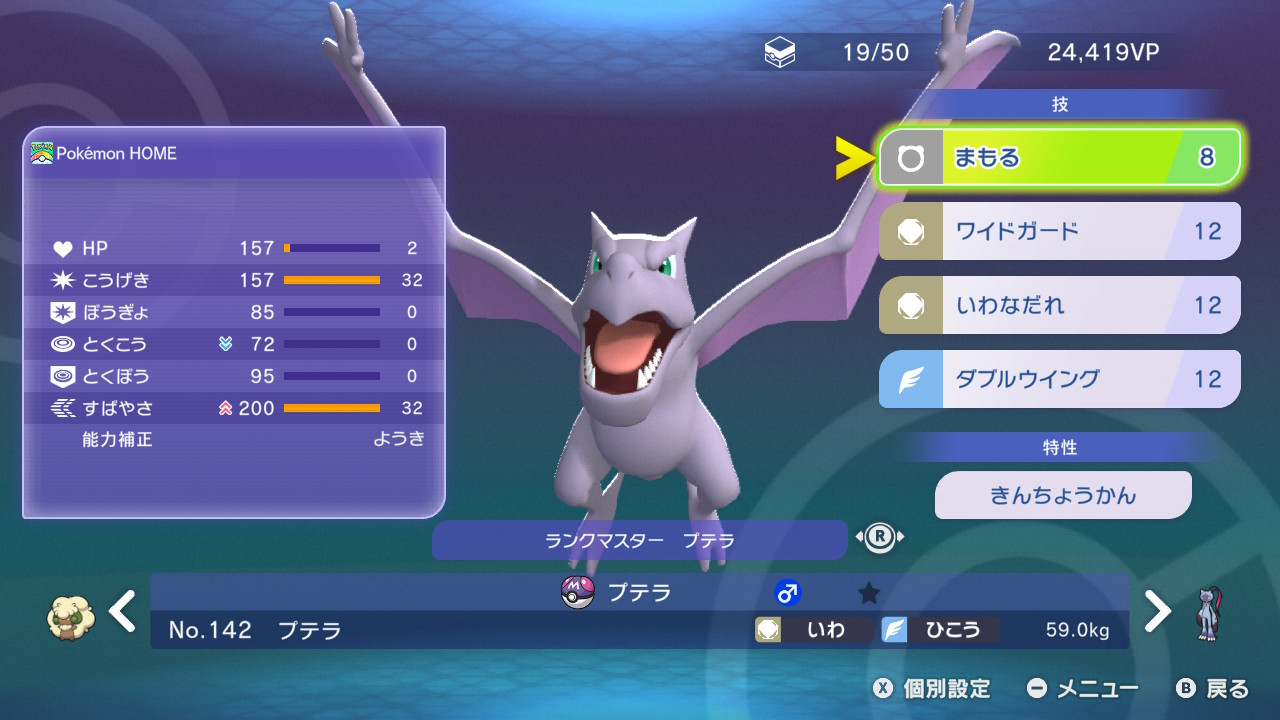Click the Whimsicott thumbnail
The width and height of the screenshot is (1280, 720).
click(x=71, y=615)
